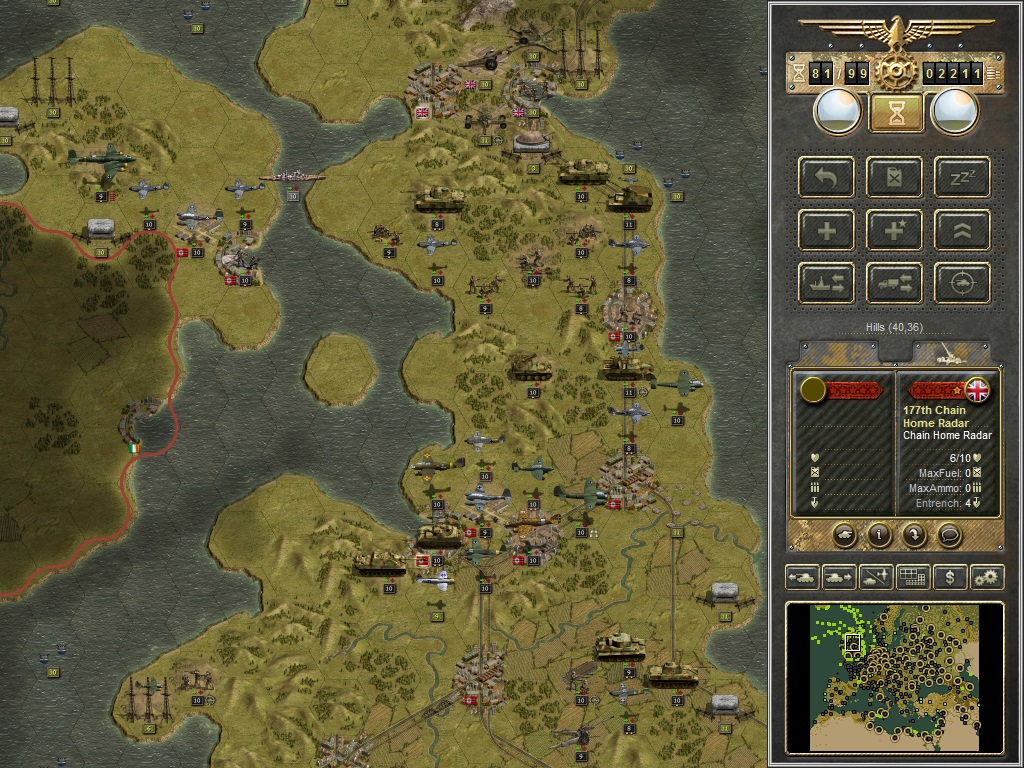The width and height of the screenshot is (1024, 768).
Task: Upgrade the unit using the chevron button
Action: point(962,231)
